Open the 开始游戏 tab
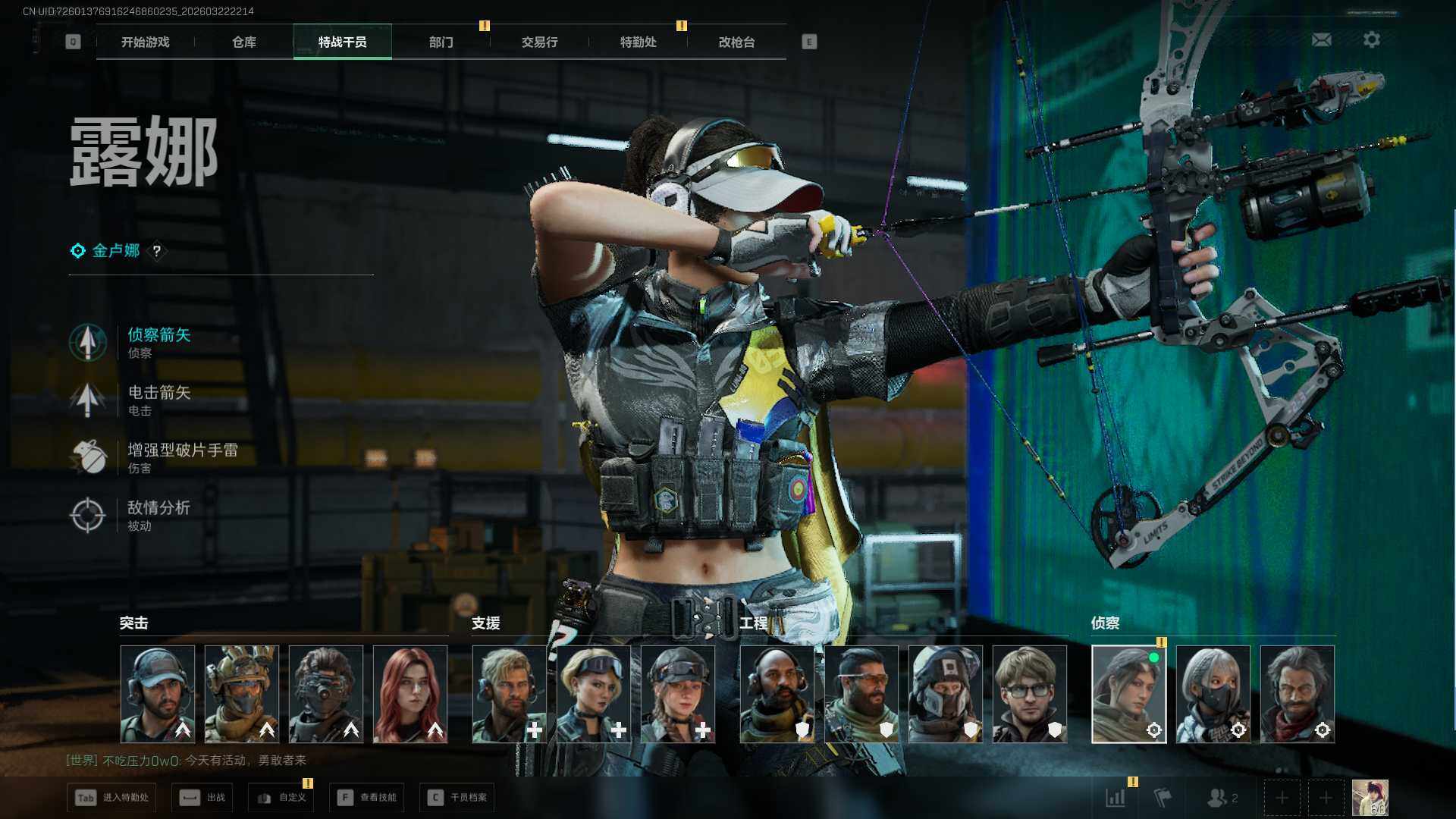Image resolution: width=1456 pixels, height=819 pixels. click(146, 42)
